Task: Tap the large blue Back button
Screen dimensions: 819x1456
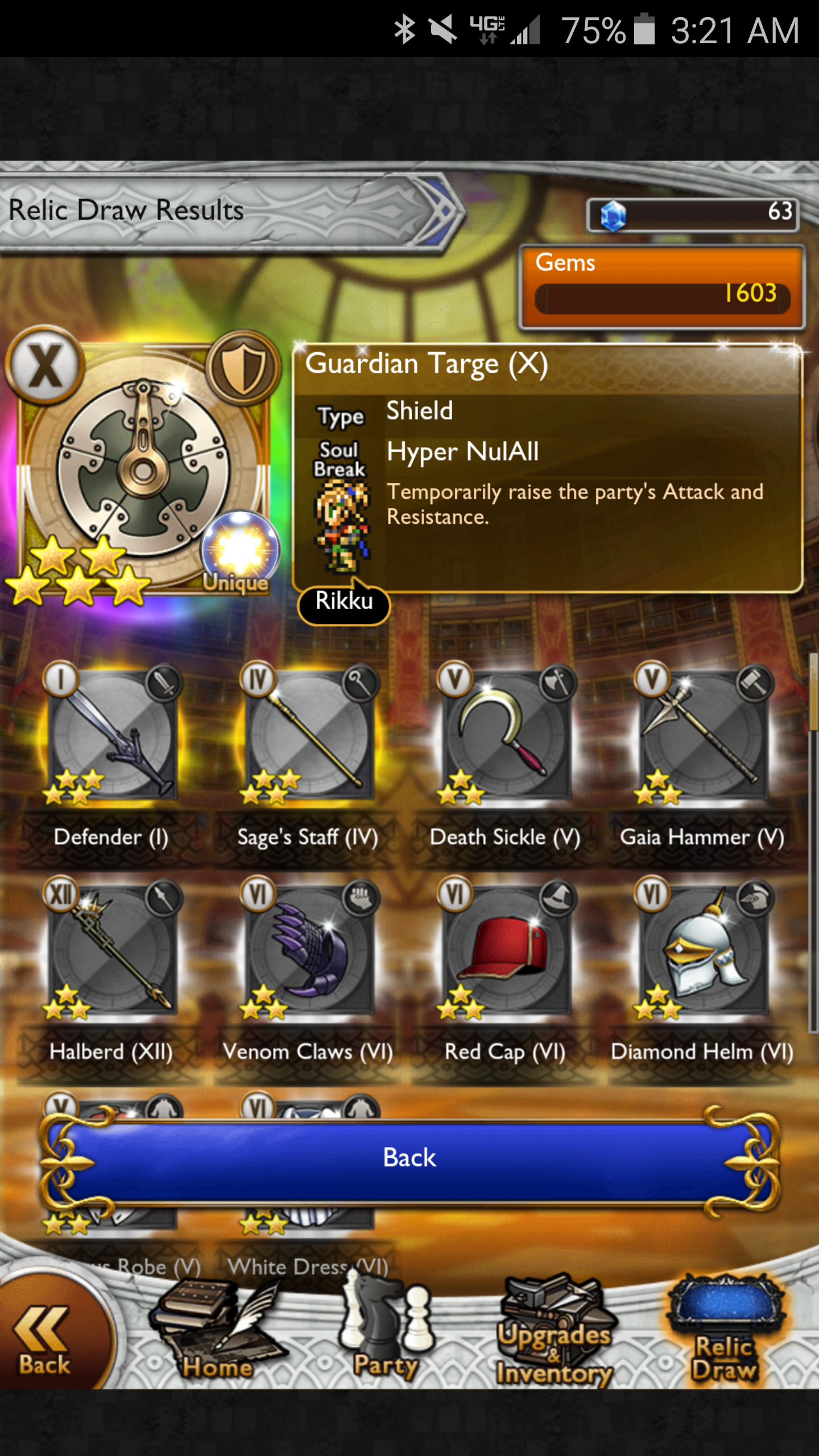Action: coord(409,1158)
